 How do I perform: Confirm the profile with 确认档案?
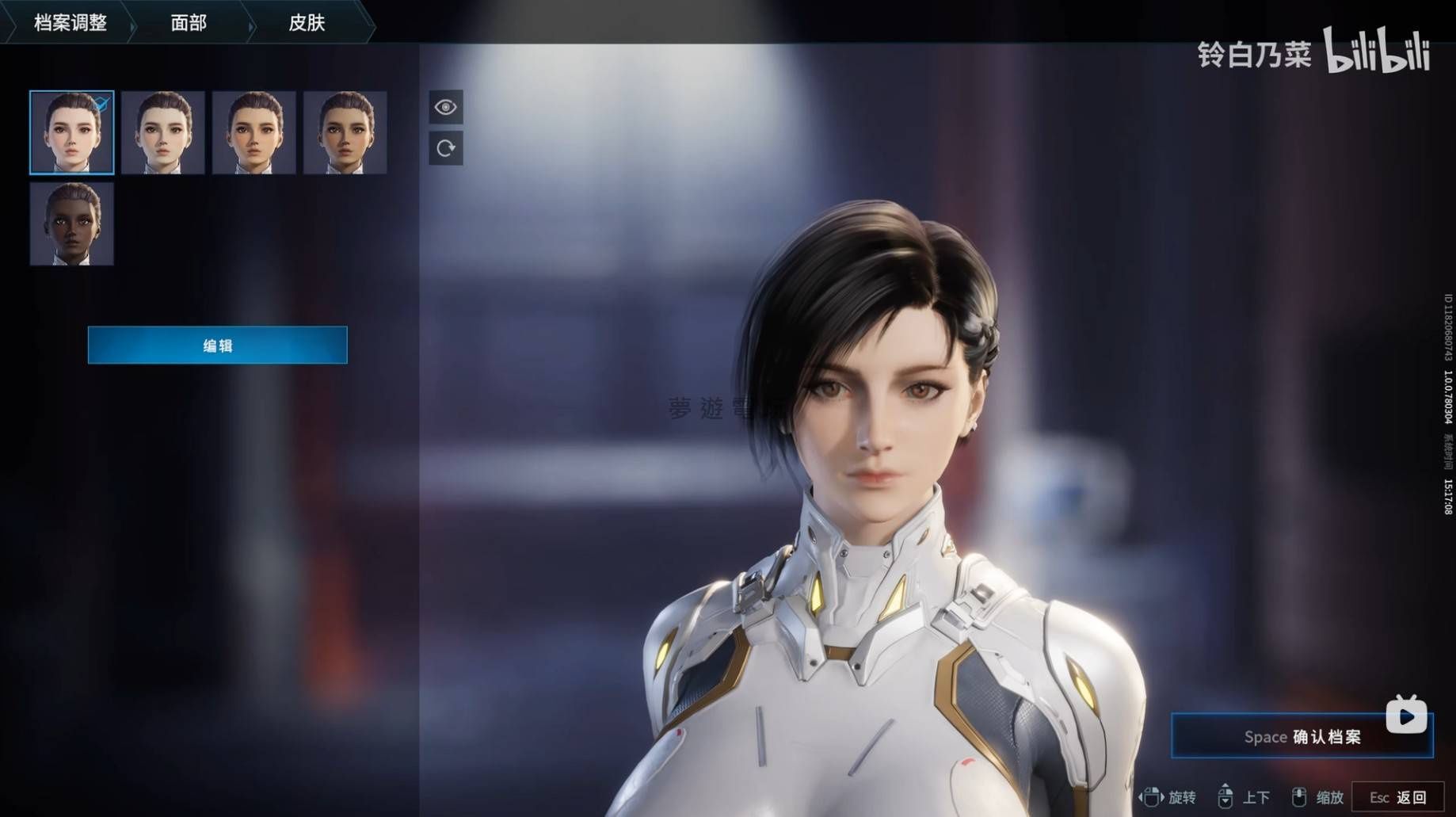(x=1302, y=736)
